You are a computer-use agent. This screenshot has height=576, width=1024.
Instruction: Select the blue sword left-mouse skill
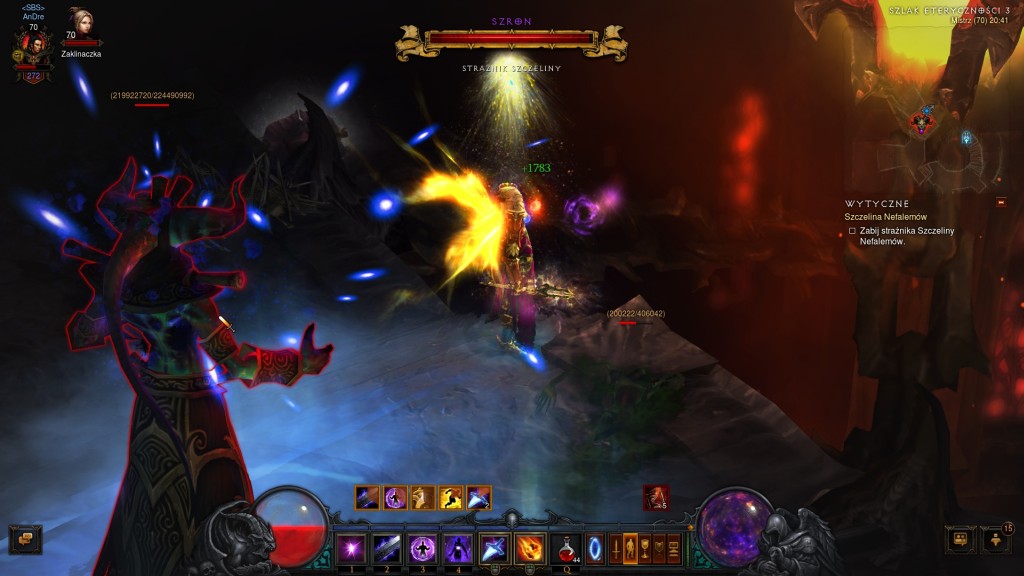point(494,548)
